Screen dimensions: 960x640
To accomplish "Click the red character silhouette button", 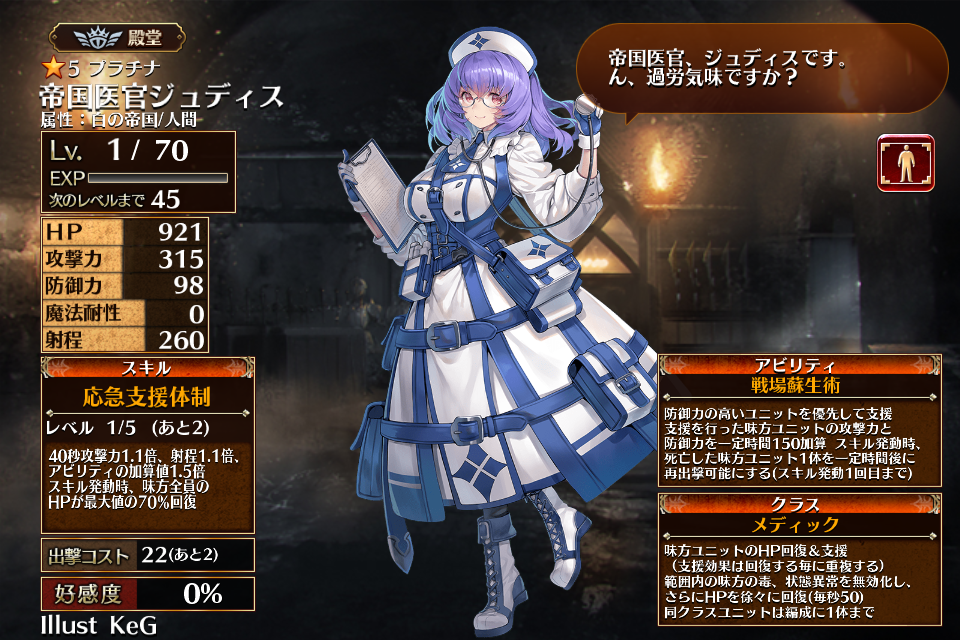I will pos(905,163).
